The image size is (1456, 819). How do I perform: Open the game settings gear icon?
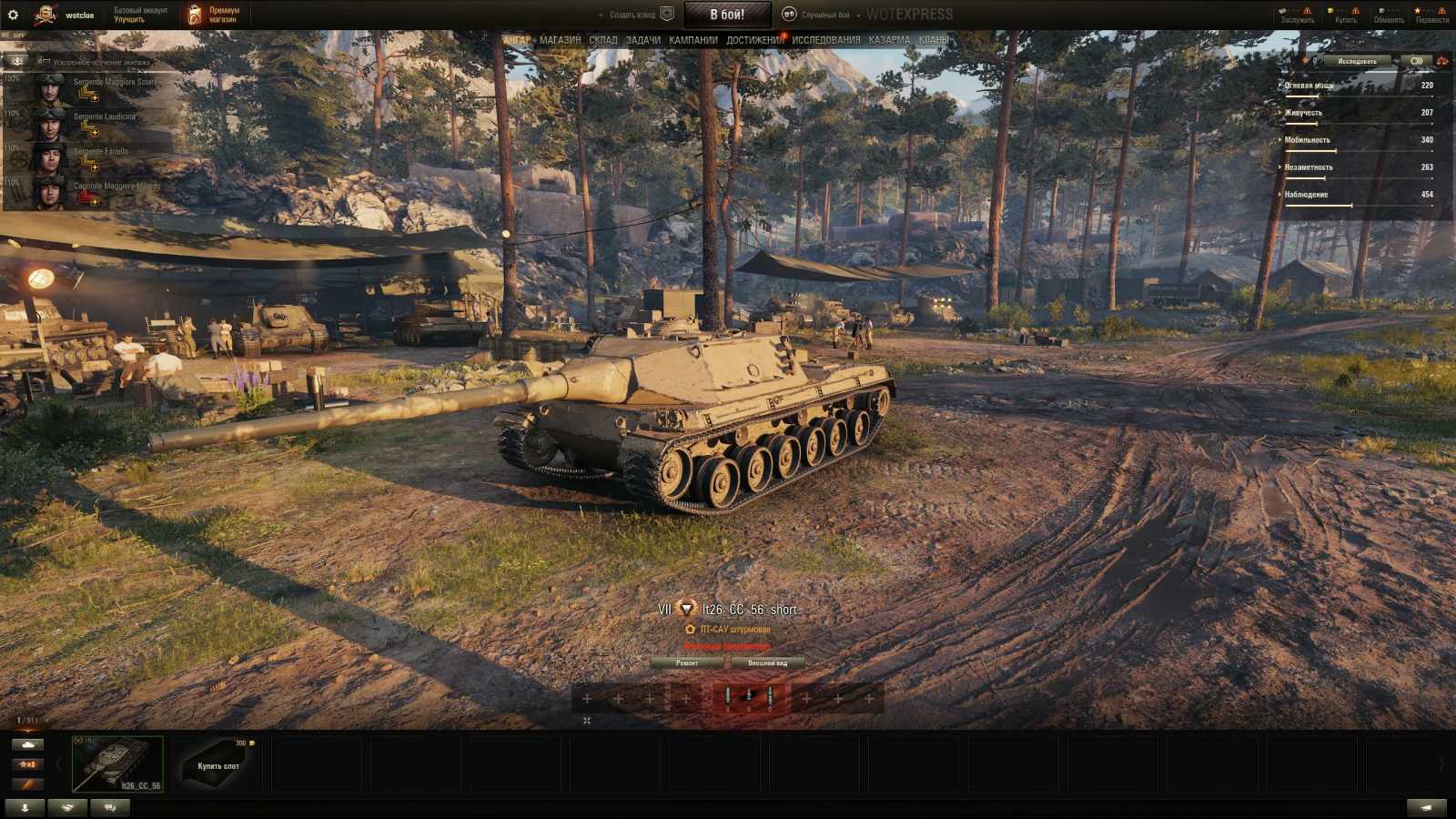pos(13,13)
